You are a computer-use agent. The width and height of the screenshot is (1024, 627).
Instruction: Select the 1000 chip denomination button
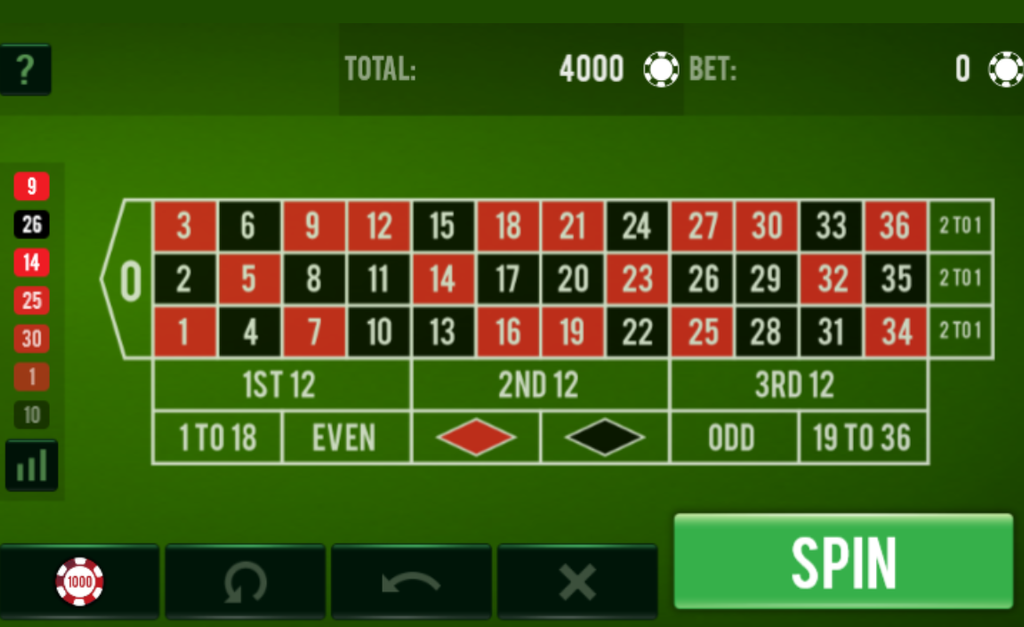point(79,581)
